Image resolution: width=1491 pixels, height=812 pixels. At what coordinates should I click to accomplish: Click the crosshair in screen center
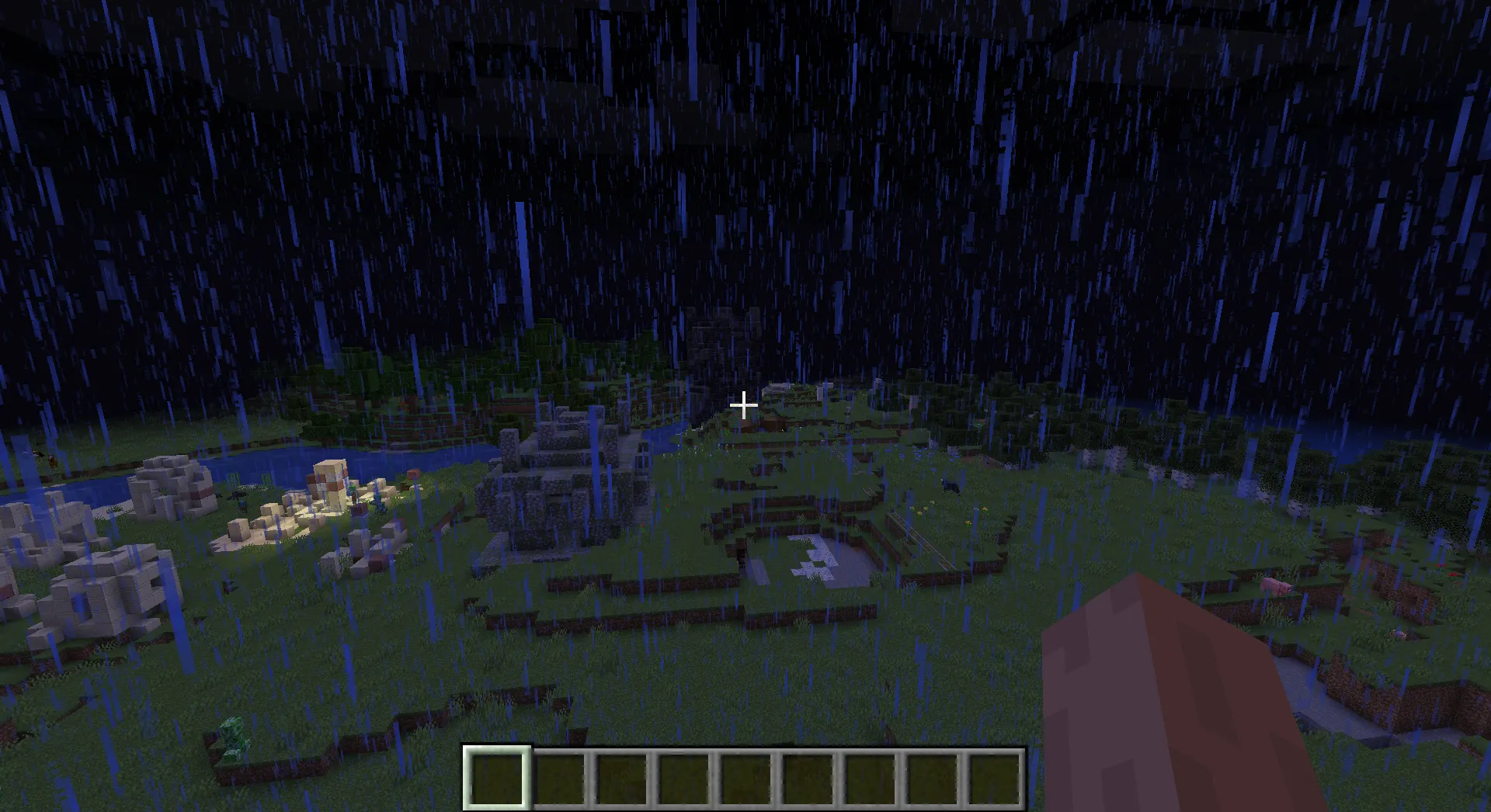[x=745, y=405]
